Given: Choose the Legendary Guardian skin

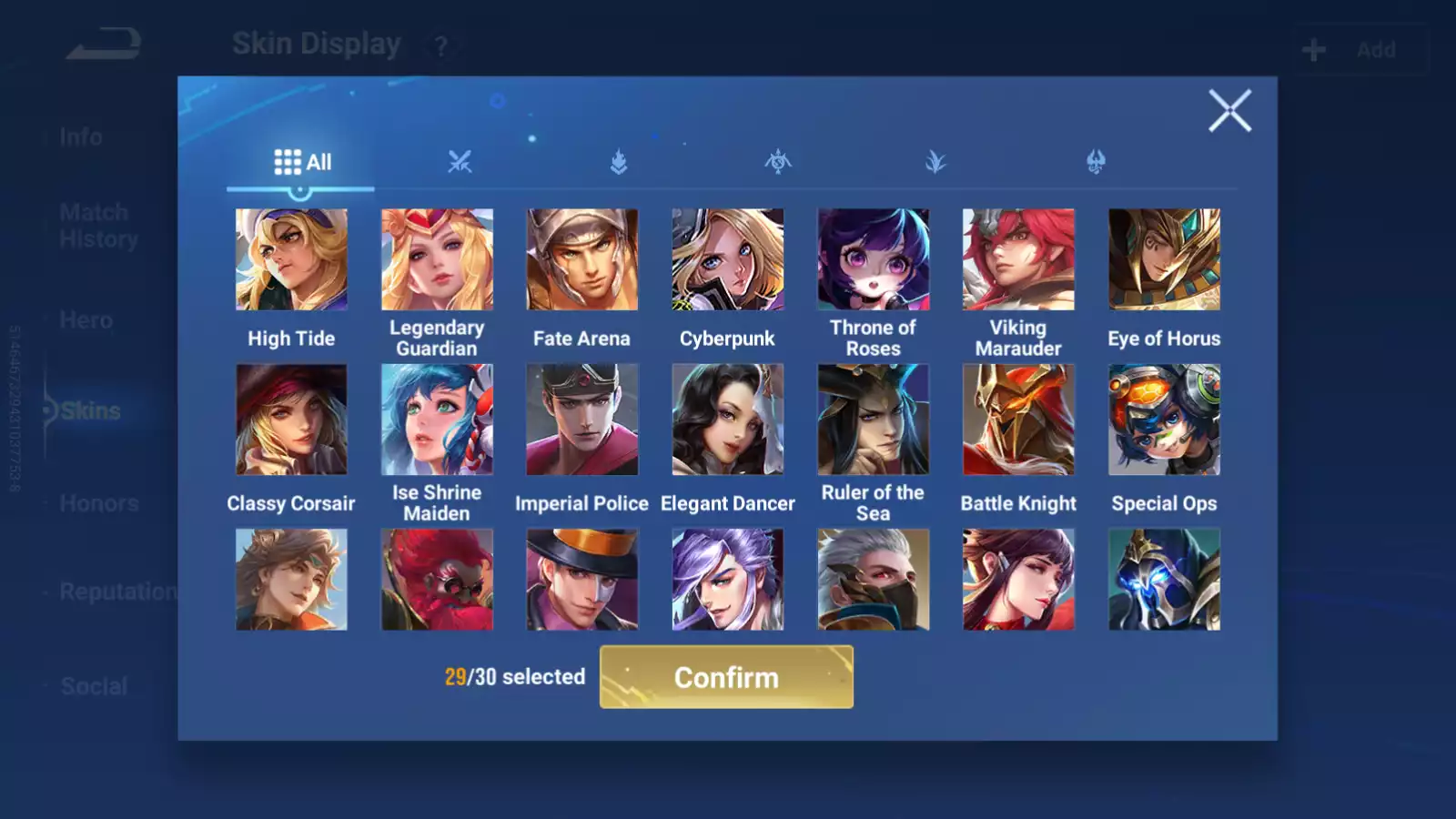Looking at the screenshot, I should click(437, 259).
